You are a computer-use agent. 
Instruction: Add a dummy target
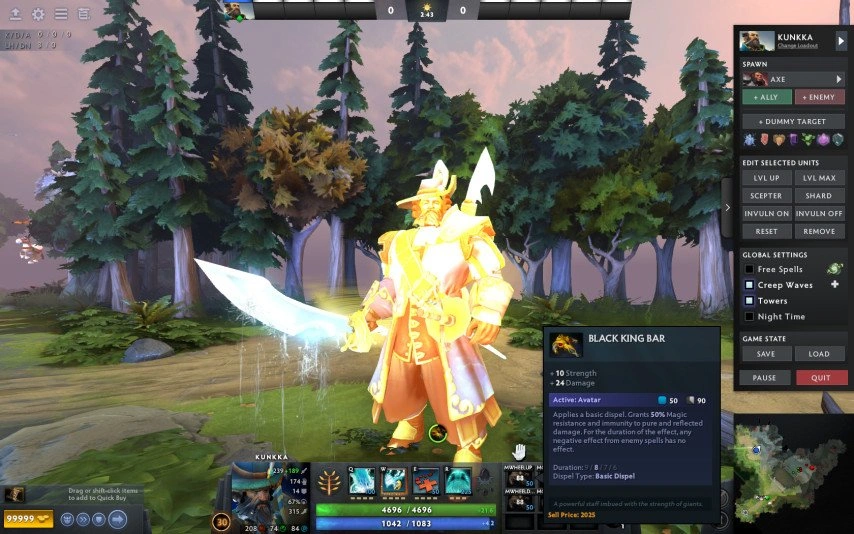pos(793,121)
